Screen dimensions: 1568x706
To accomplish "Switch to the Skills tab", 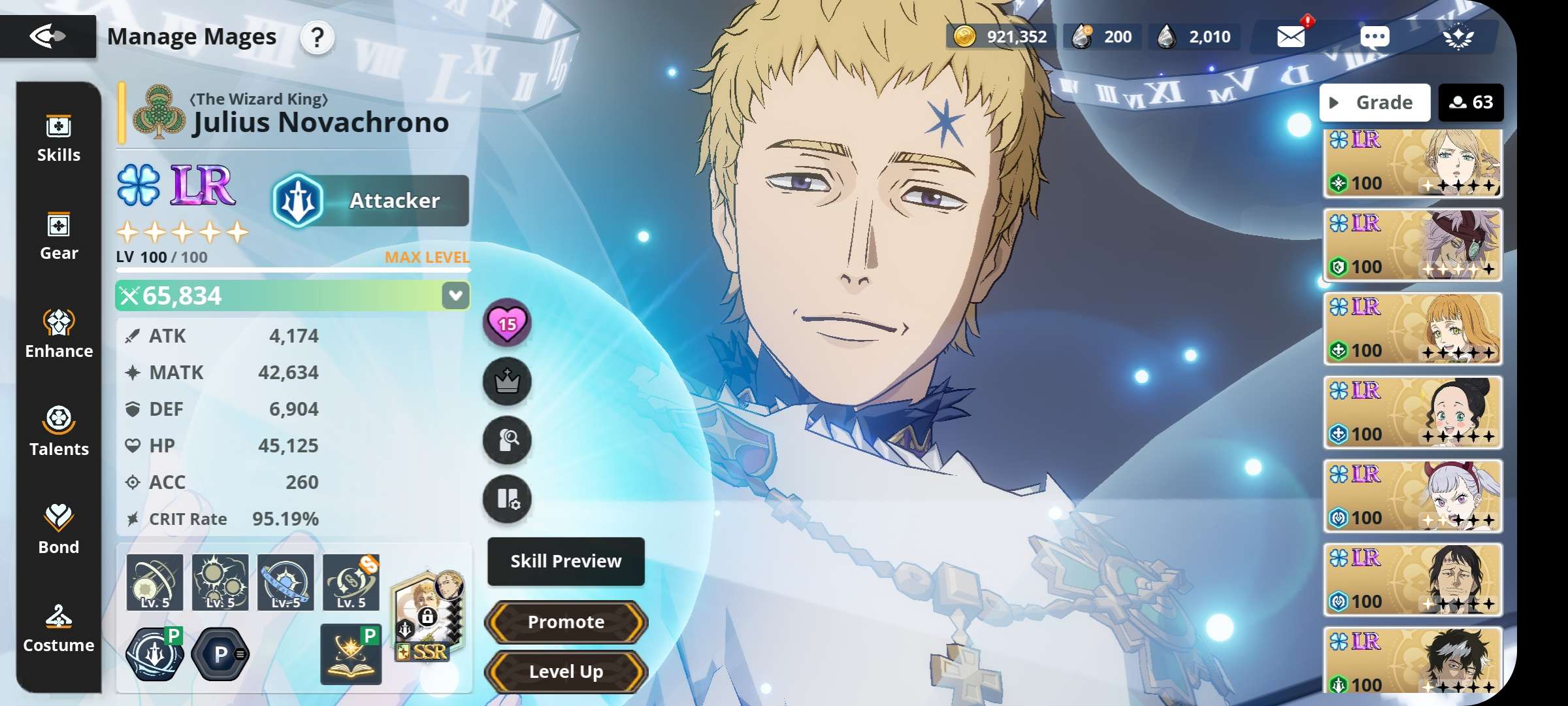I will pyautogui.click(x=59, y=139).
